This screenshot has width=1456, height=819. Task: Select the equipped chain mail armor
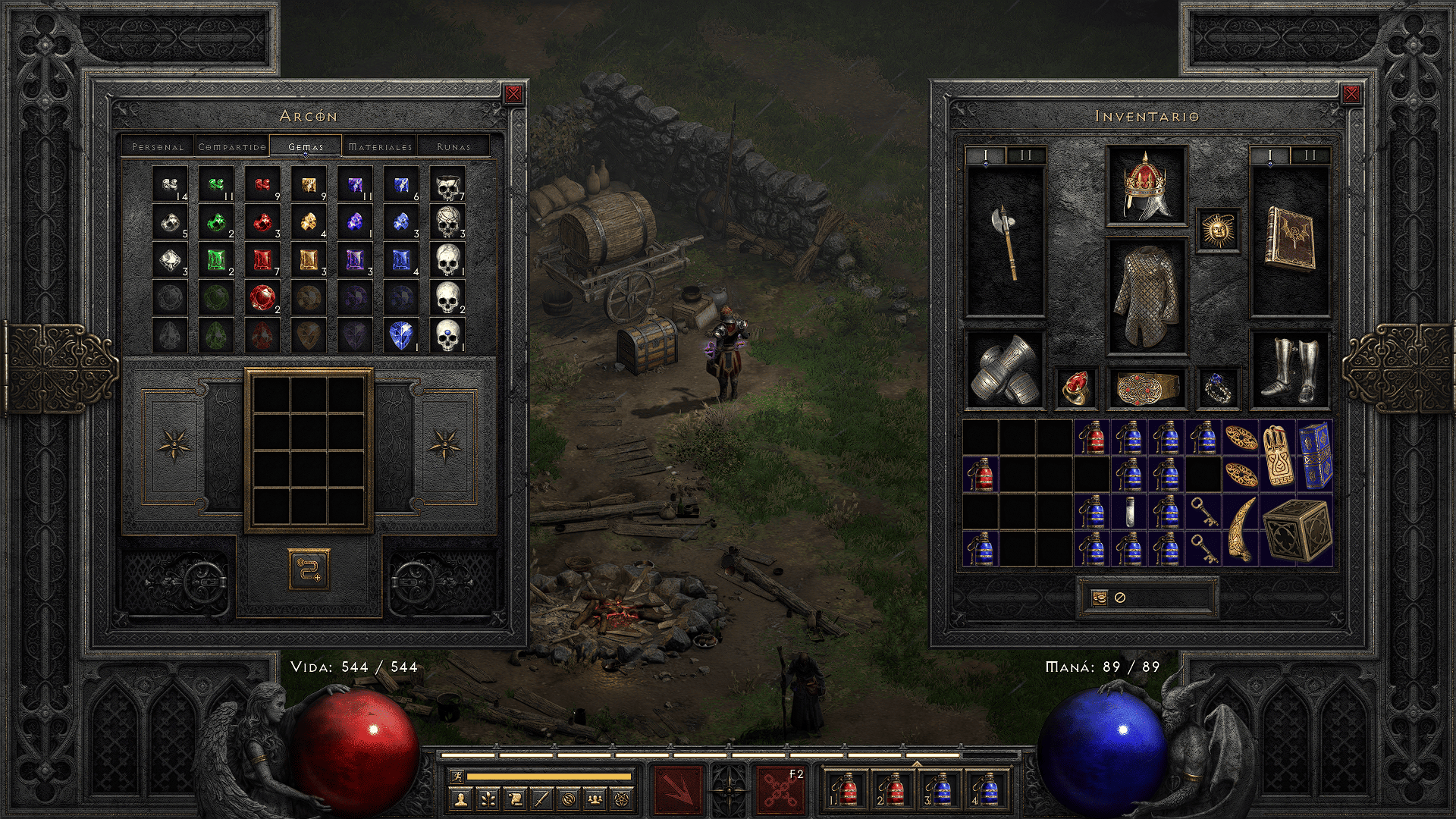click(x=1146, y=296)
